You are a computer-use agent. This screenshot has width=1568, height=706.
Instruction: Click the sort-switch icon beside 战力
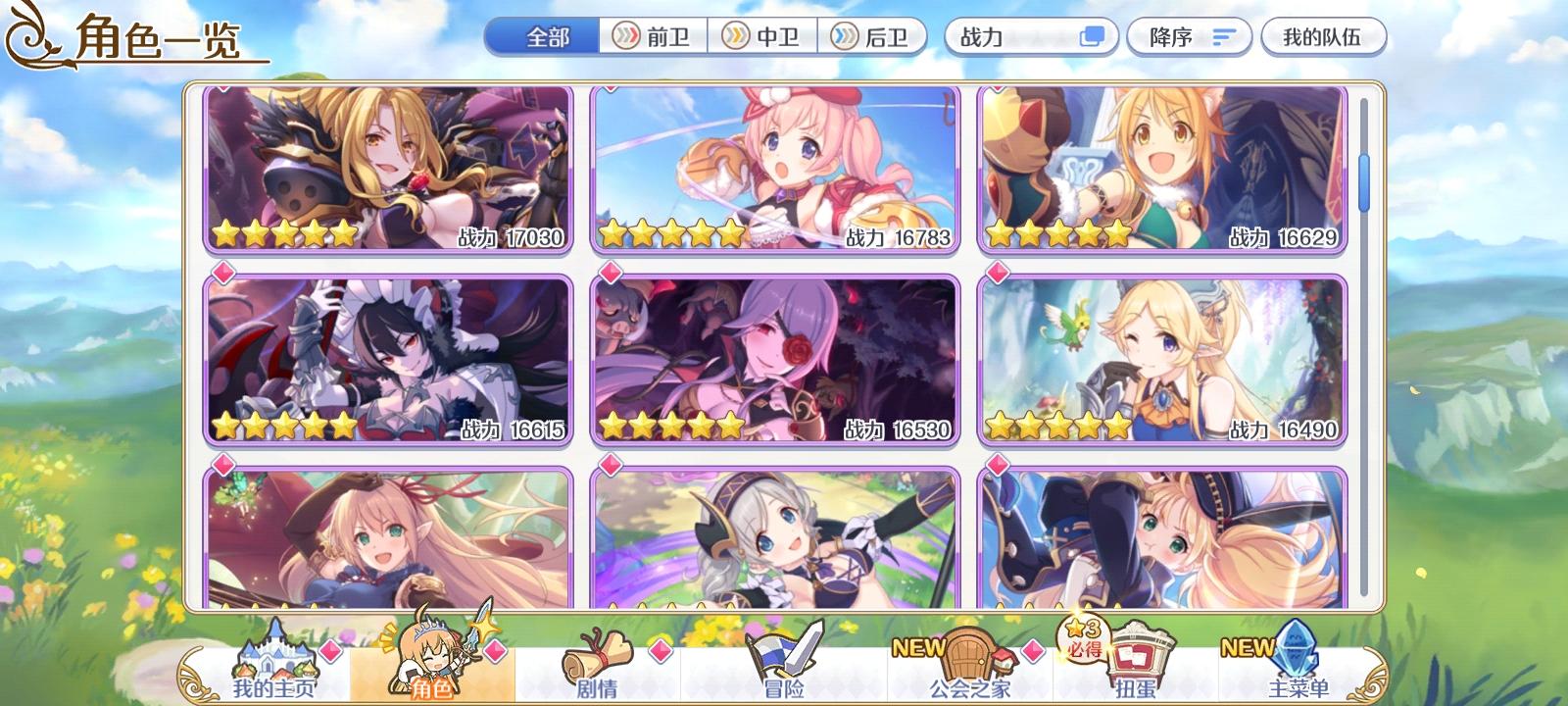(x=1092, y=37)
